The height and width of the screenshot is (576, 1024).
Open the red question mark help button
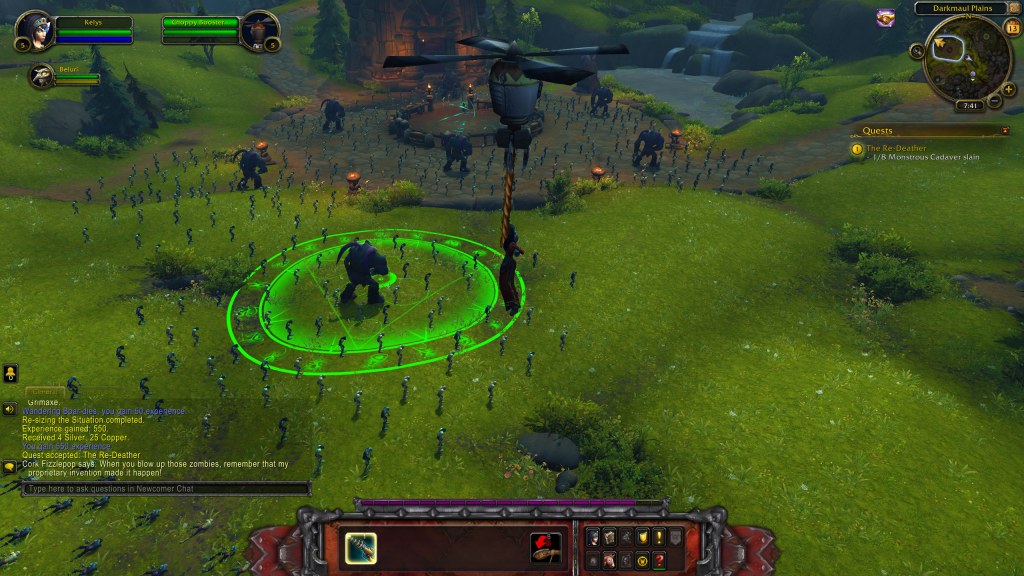tap(658, 560)
